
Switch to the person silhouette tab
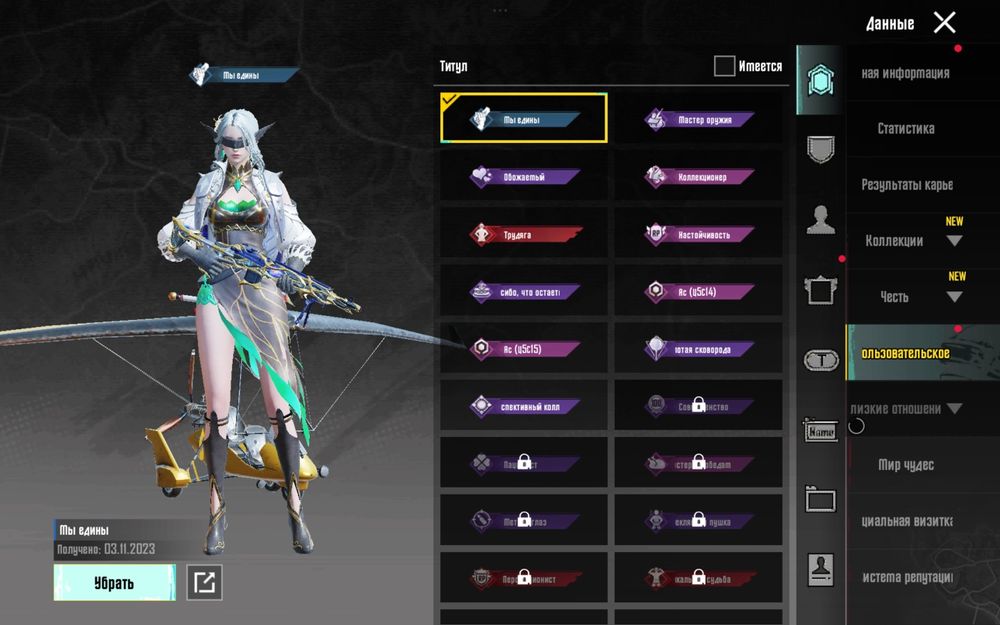821,219
